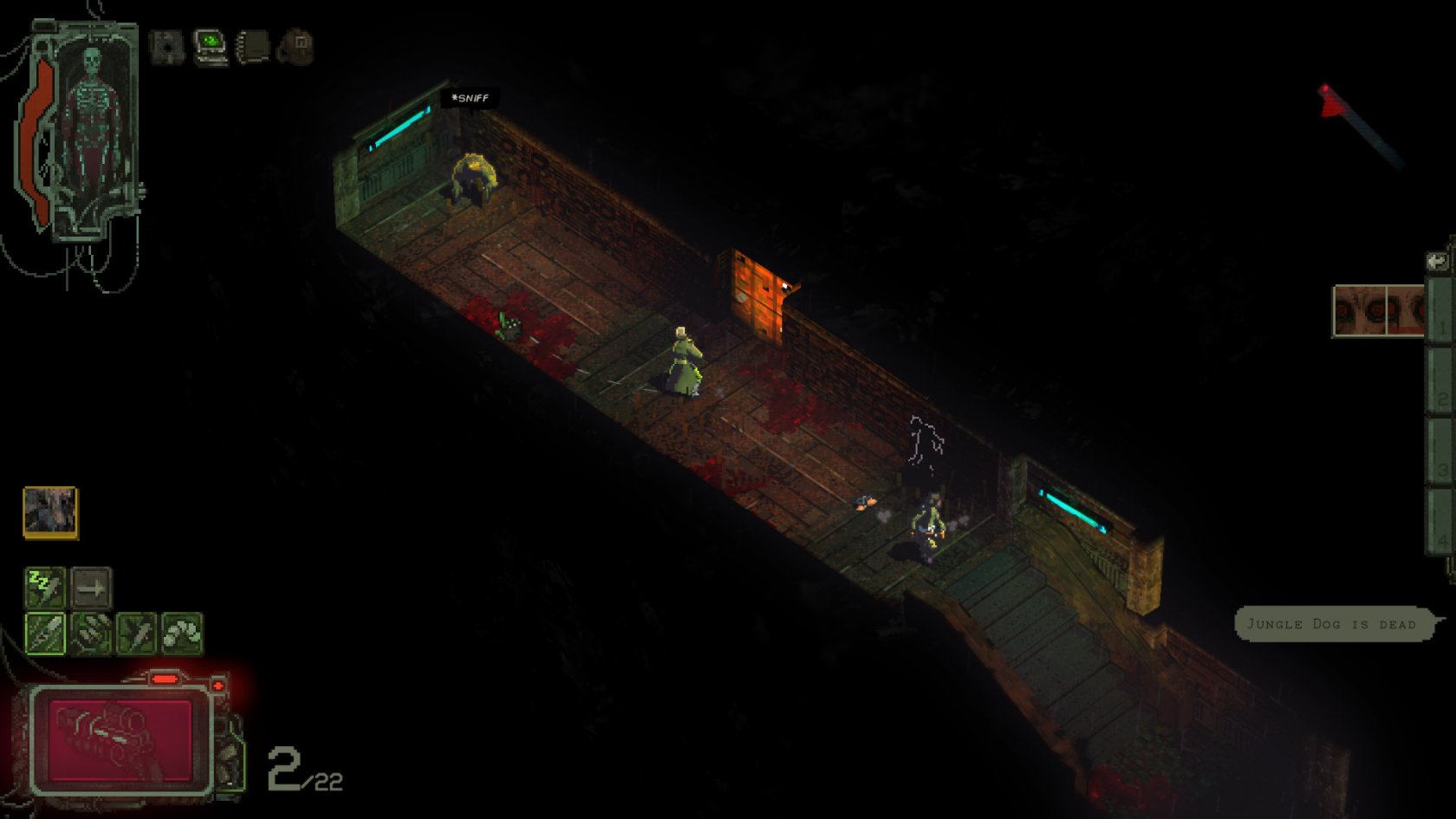Select the quick slot numbered 2
The width and height of the screenshot is (1456, 819).
[x=1439, y=383]
